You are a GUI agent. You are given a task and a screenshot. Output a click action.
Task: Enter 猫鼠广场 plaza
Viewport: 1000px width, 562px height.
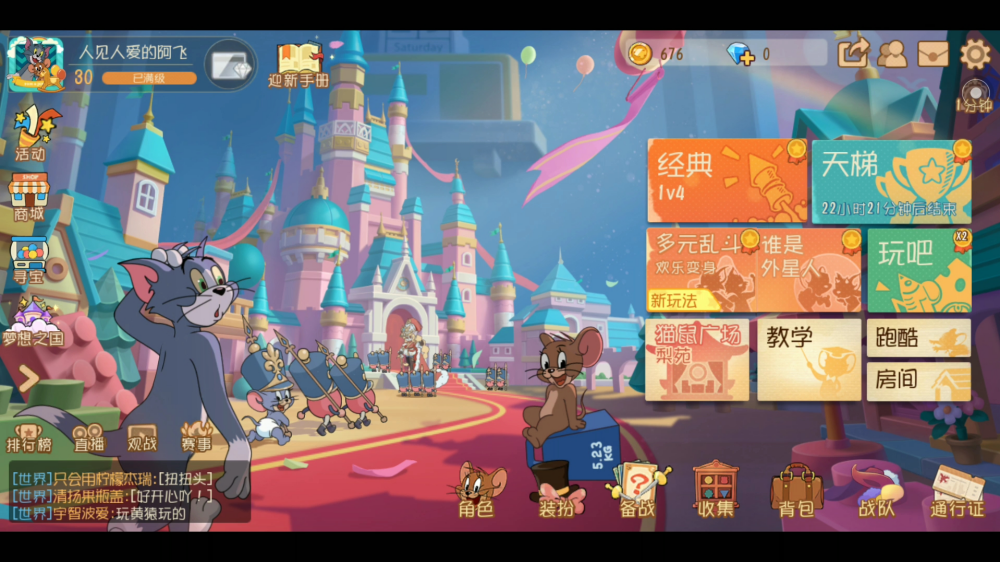pyautogui.click(x=697, y=360)
